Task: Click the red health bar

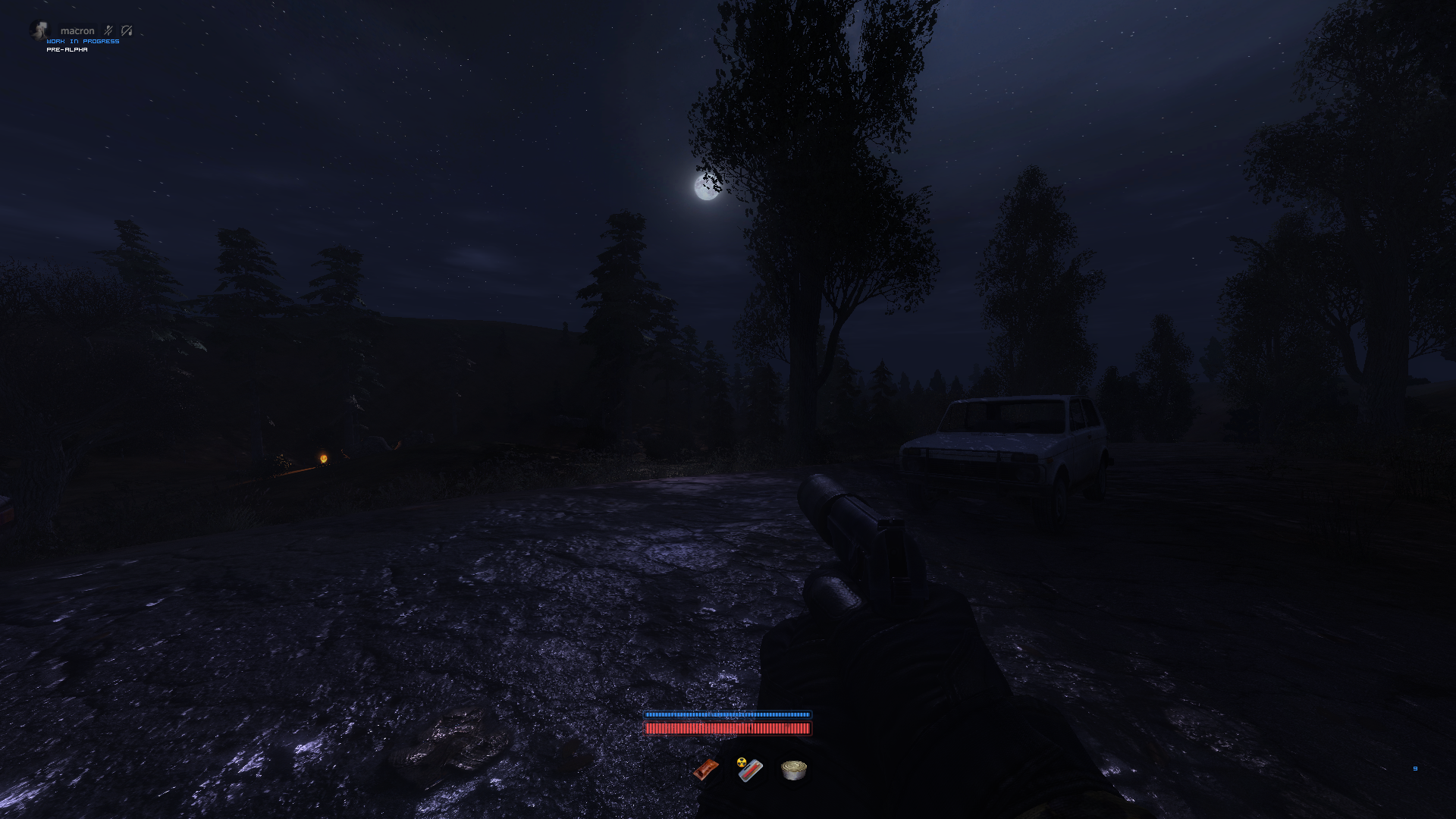Action: (x=728, y=729)
